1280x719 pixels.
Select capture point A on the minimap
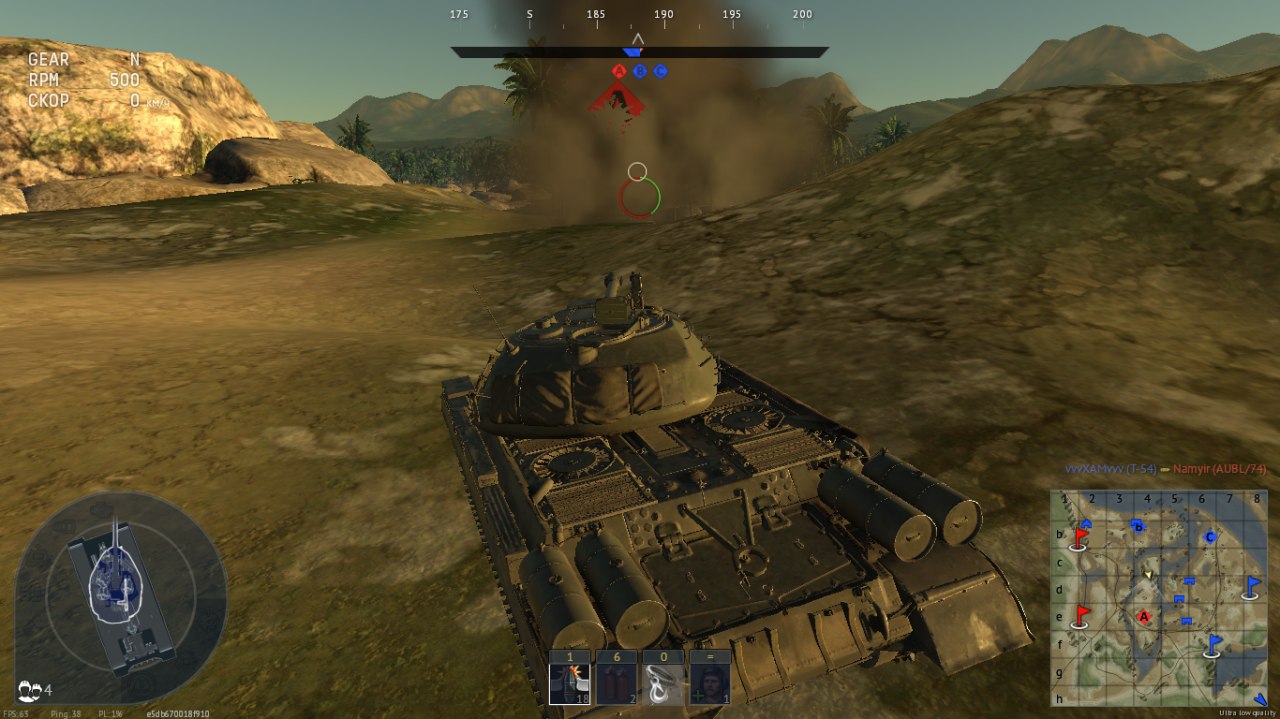pos(1144,617)
